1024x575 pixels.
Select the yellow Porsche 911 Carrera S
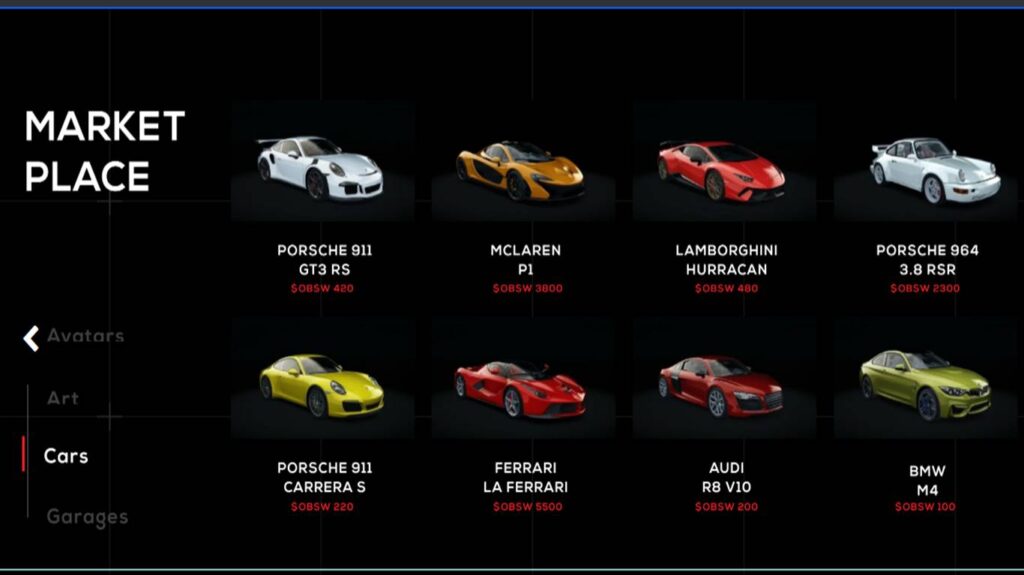[322, 385]
